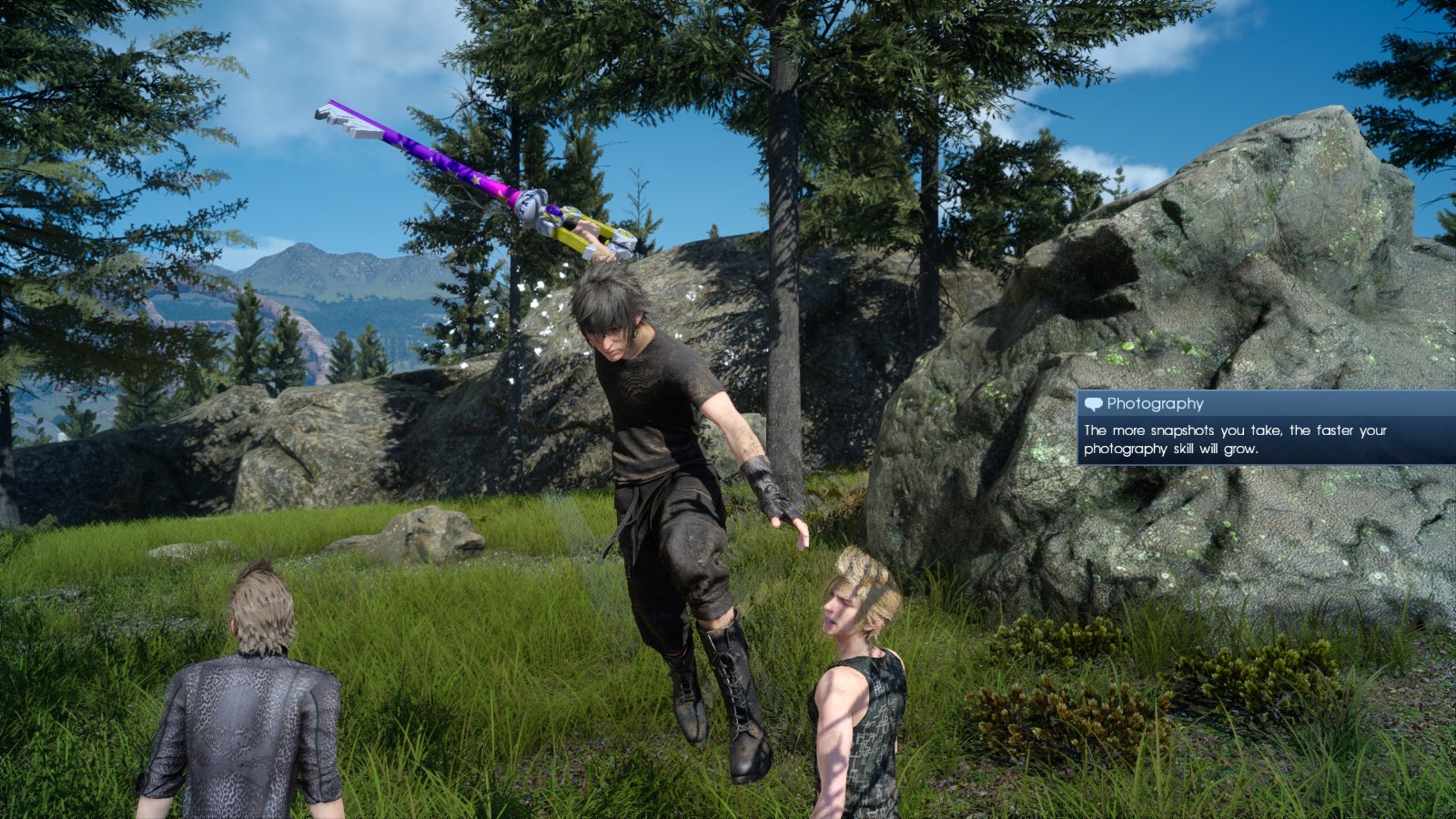Viewport: 1456px width, 819px height.
Task: Click the Photography tip notification panel
Action: (1265, 429)
